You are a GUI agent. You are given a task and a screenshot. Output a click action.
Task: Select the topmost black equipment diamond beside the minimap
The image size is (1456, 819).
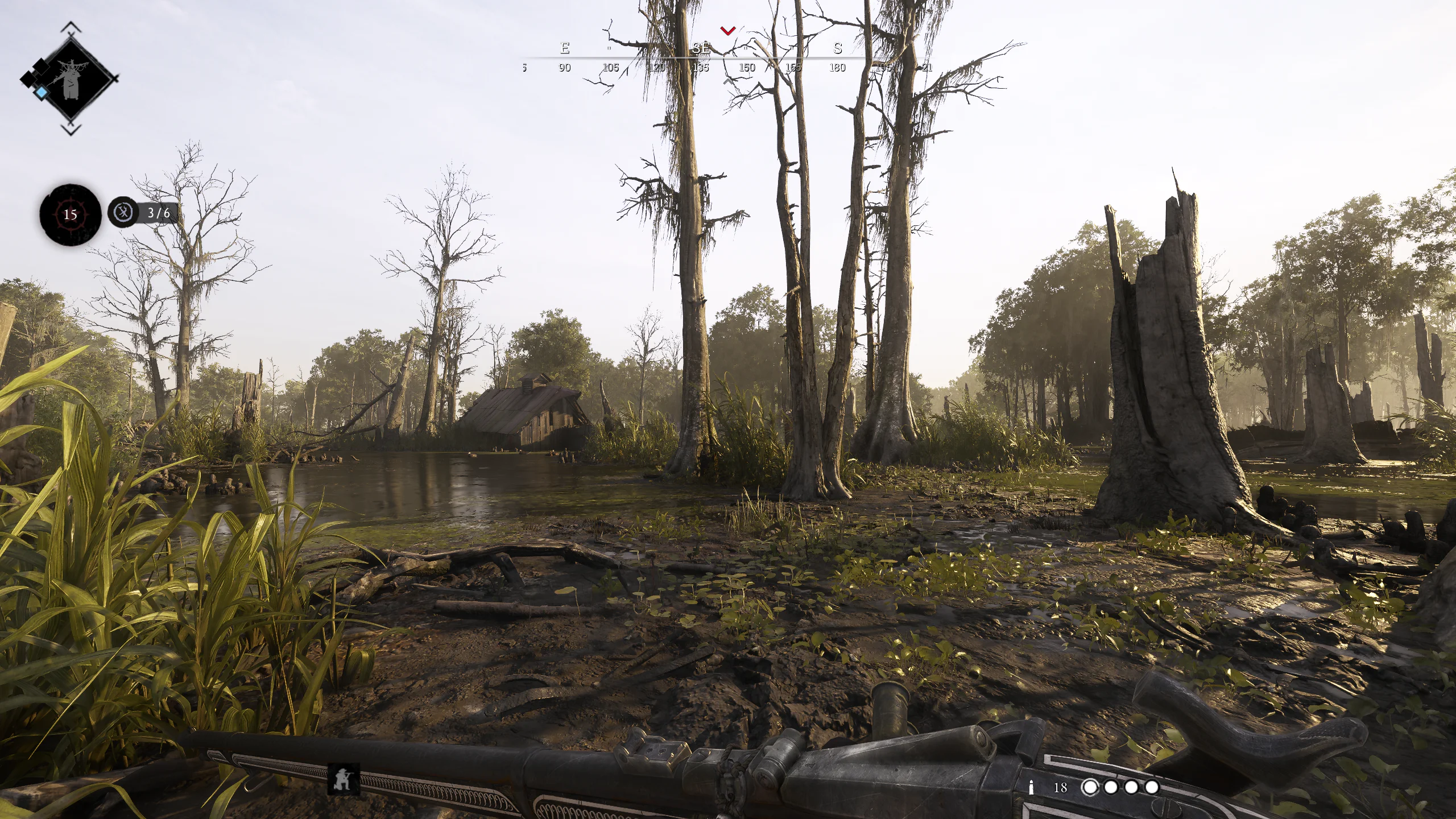42,67
